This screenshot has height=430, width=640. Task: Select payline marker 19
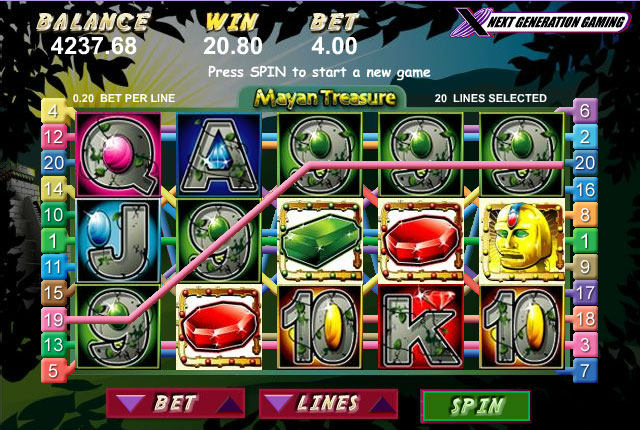click(x=54, y=319)
